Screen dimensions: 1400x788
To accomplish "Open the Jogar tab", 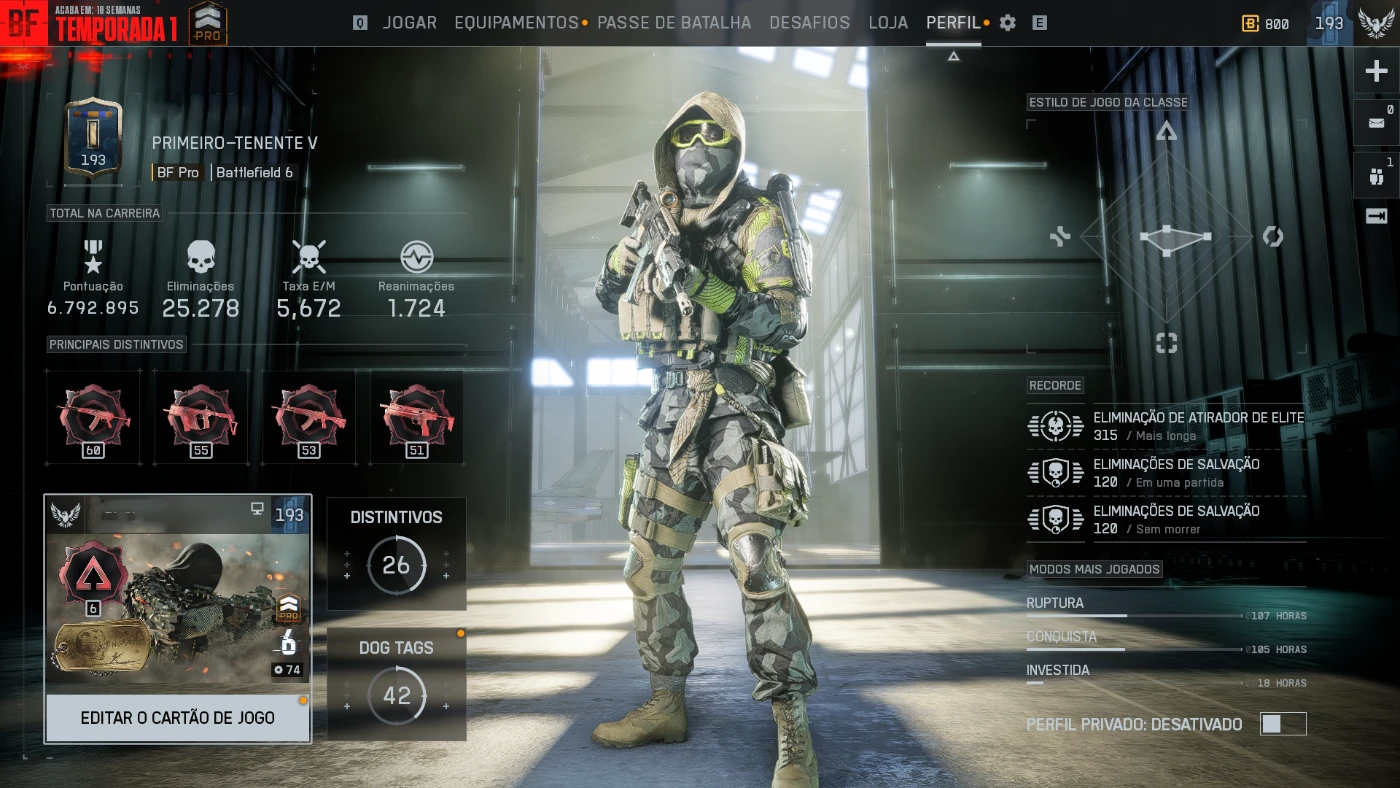I will point(409,23).
